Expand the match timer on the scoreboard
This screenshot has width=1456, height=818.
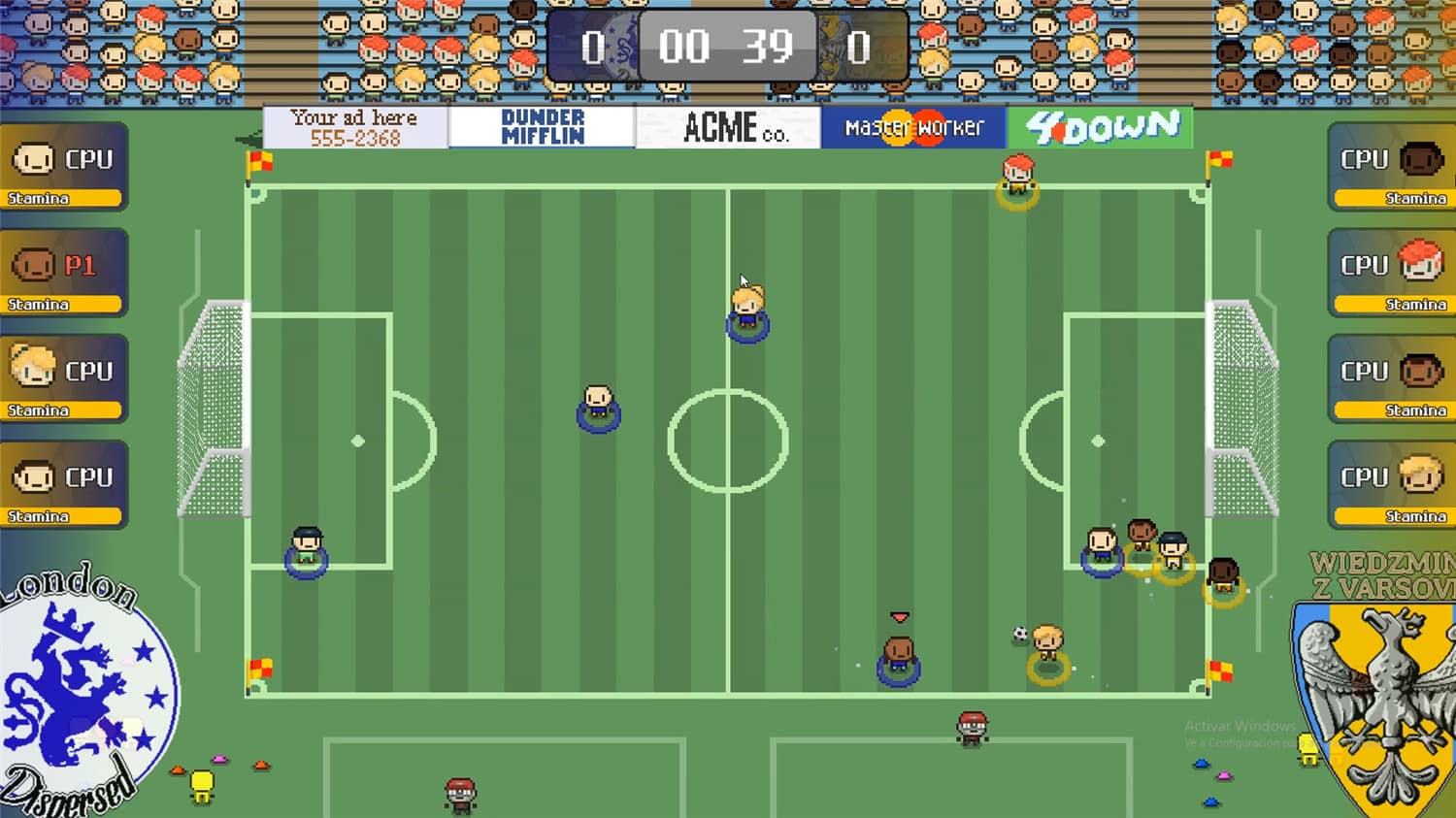[x=726, y=43]
